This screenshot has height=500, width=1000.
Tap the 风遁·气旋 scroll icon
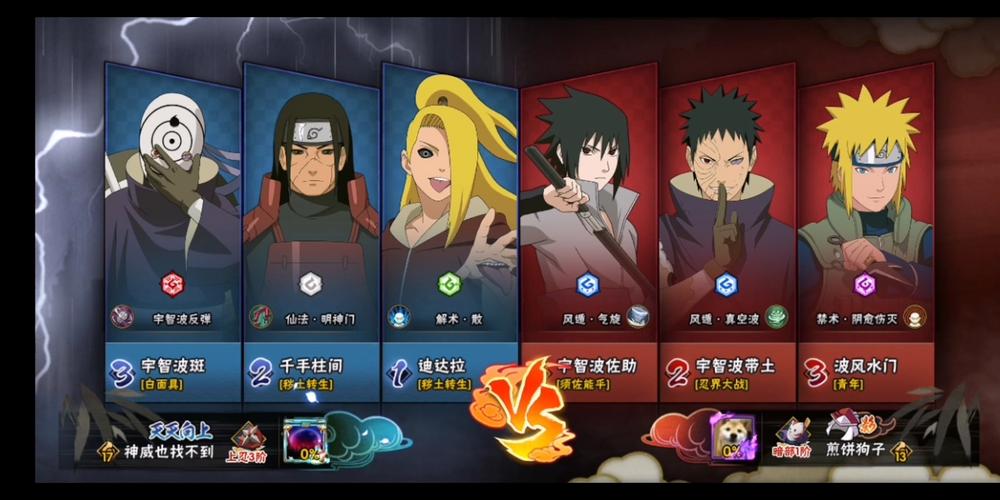(x=638, y=317)
